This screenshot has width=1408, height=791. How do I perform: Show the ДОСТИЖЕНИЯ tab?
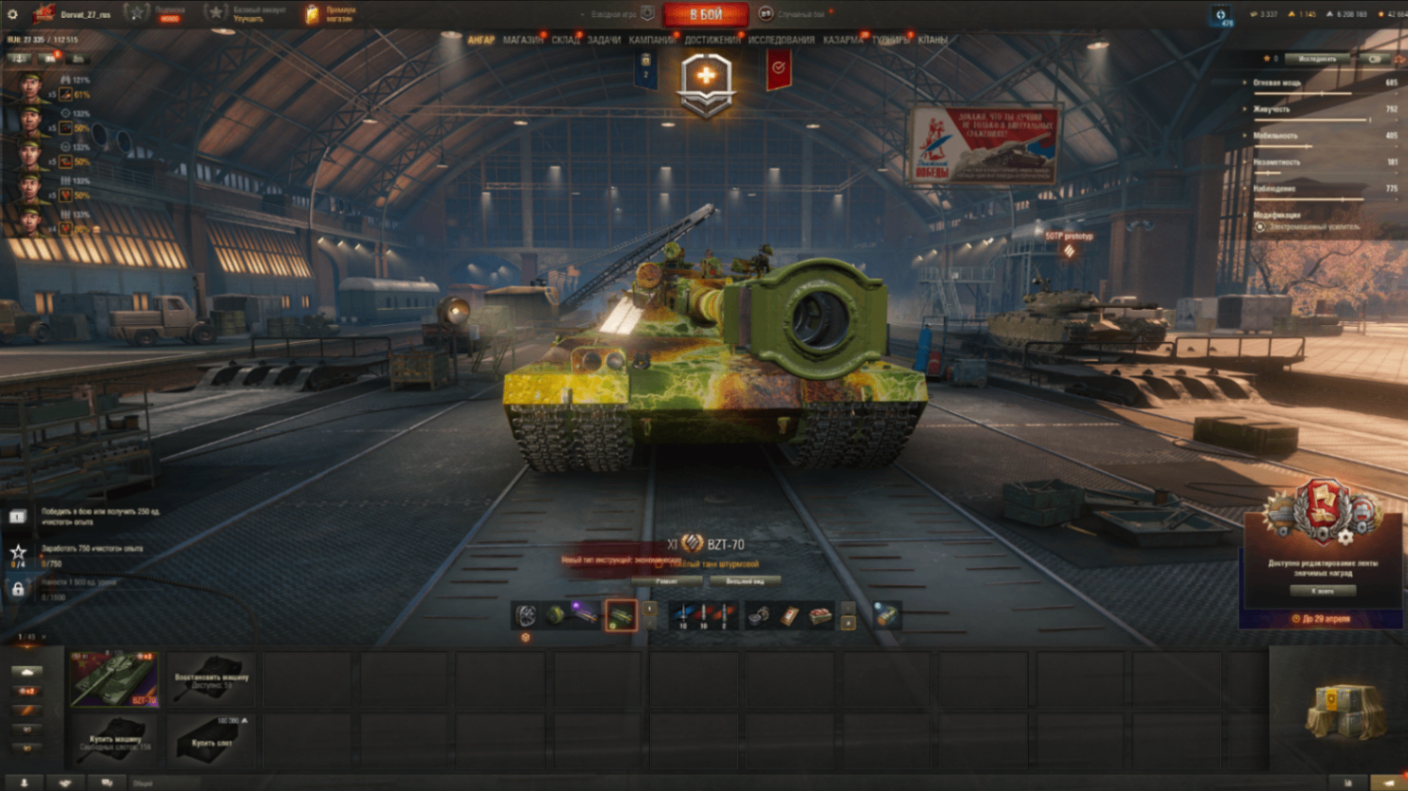(712, 40)
